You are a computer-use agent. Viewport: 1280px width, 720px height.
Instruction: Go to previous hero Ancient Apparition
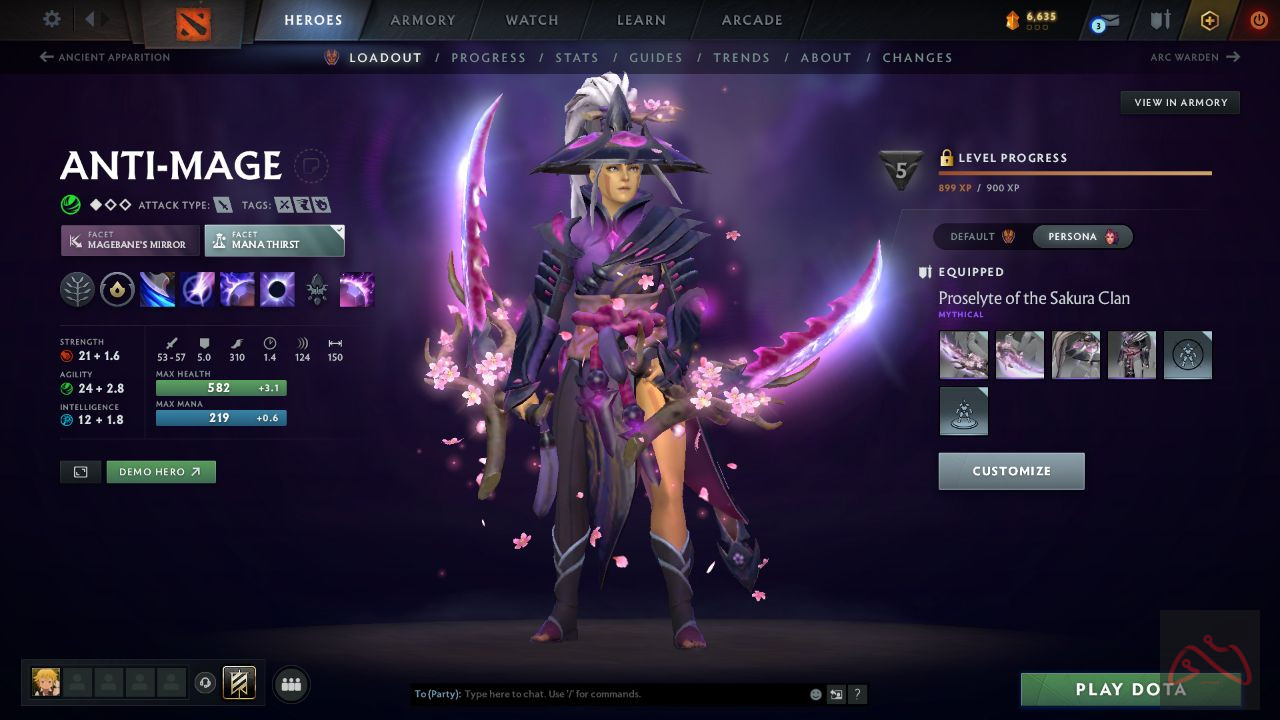(x=105, y=57)
